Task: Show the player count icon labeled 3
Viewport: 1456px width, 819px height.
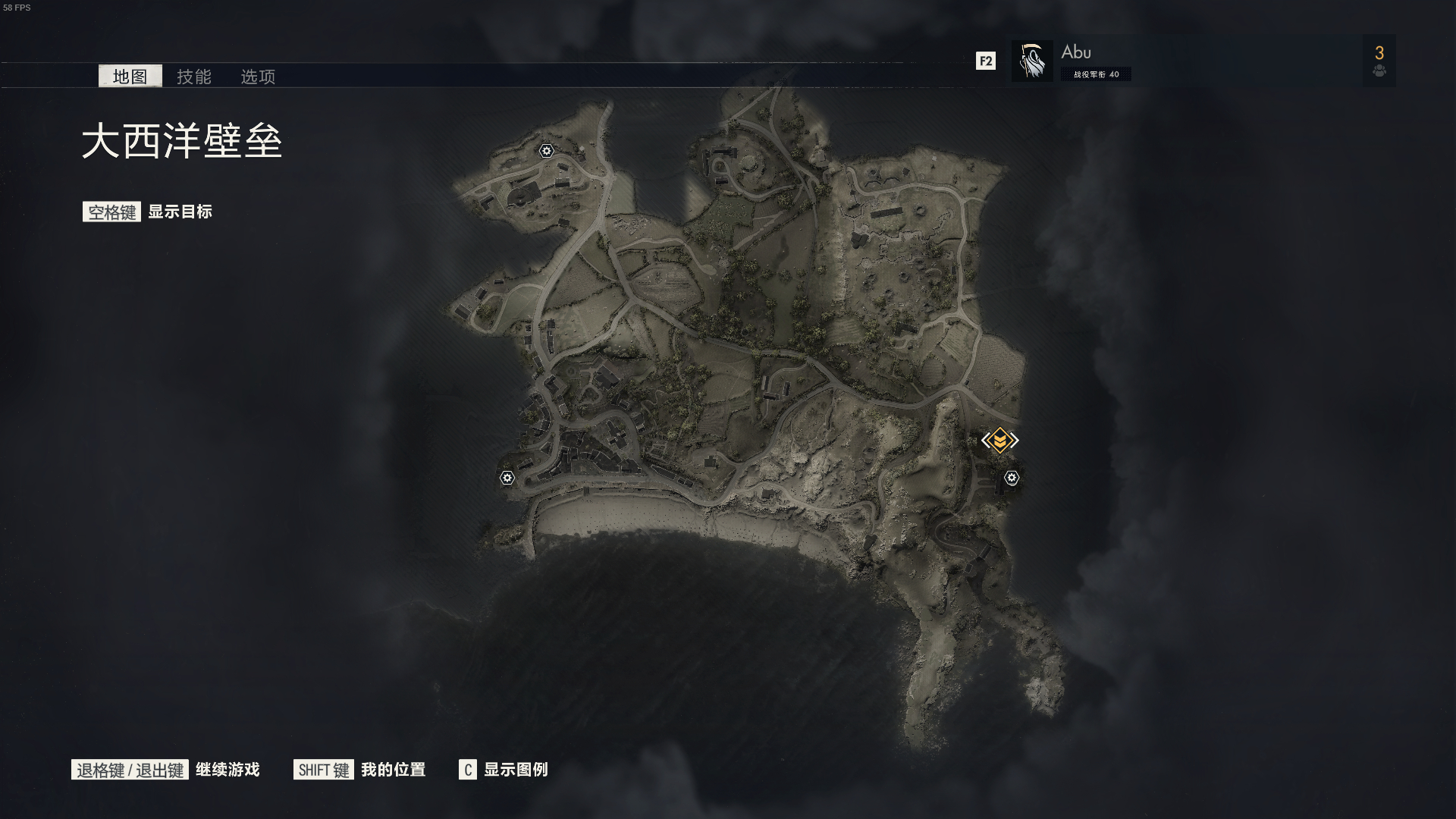Action: pos(1379,61)
